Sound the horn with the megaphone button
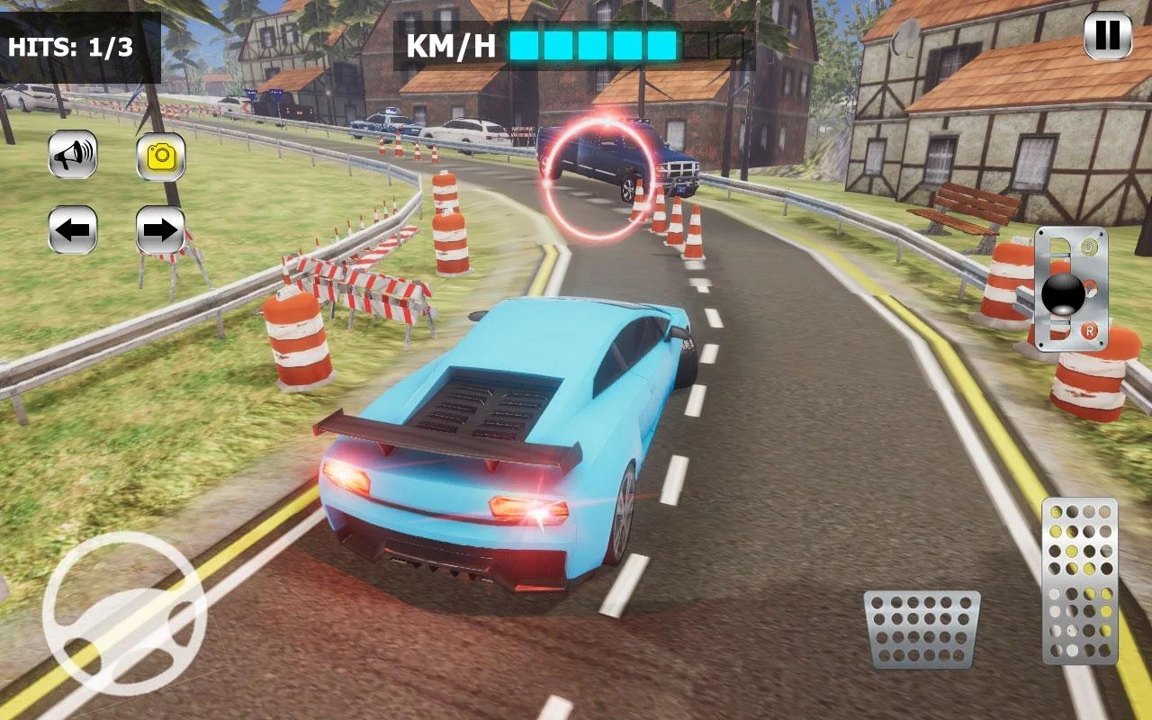The width and height of the screenshot is (1152, 720). tap(73, 155)
